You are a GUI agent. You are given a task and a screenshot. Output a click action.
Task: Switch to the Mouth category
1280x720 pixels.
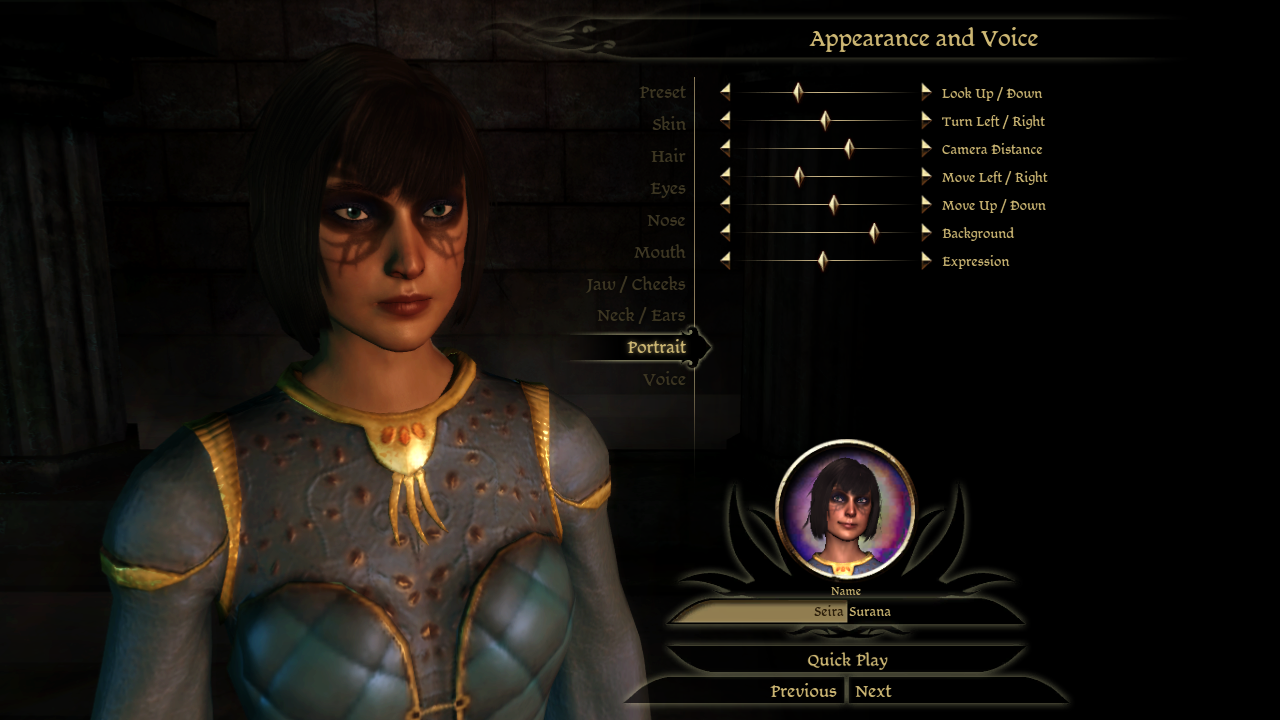click(659, 253)
